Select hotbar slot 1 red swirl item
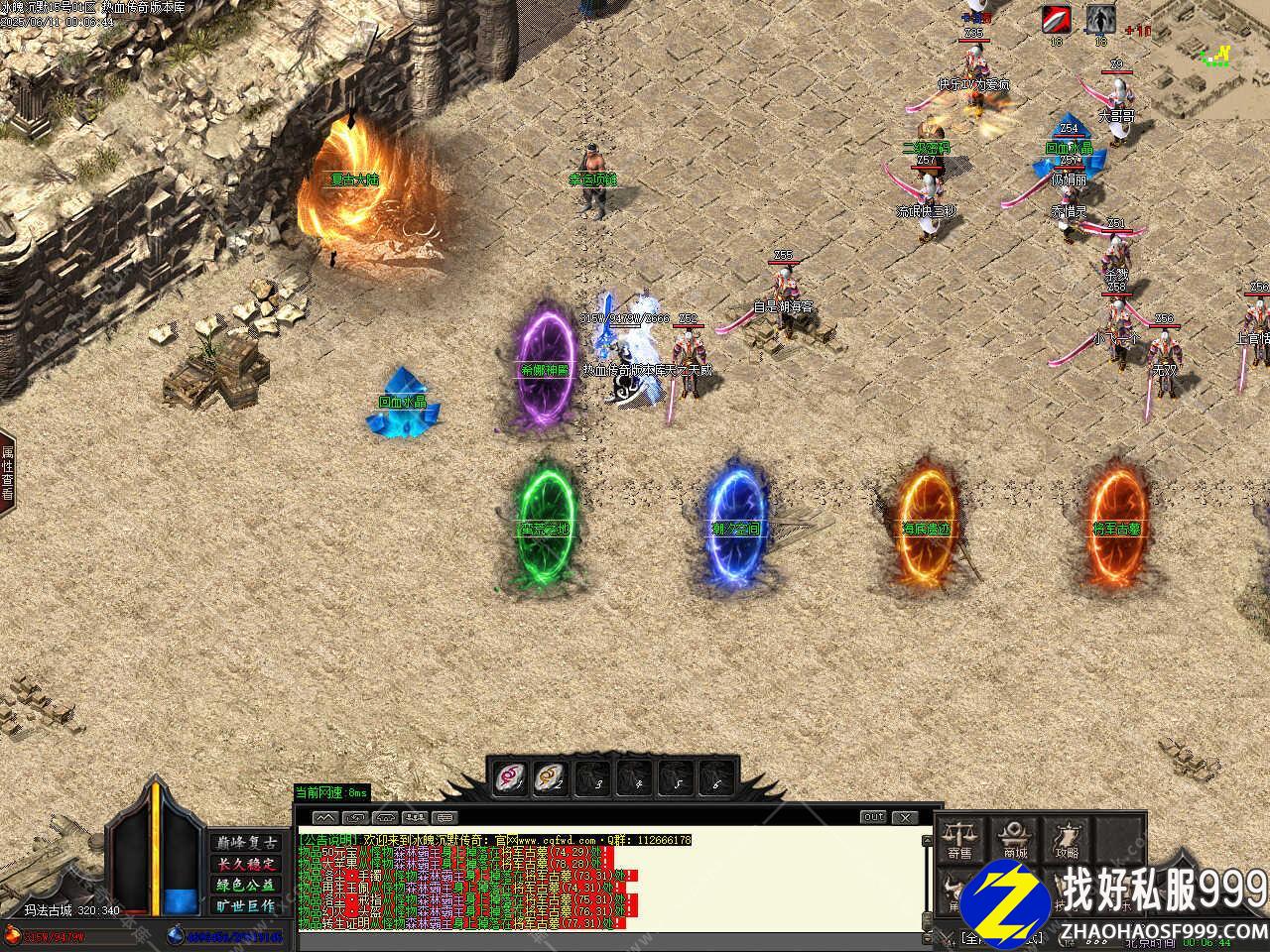Viewport: 1270px width, 952px height. click(x=511, y=776)
